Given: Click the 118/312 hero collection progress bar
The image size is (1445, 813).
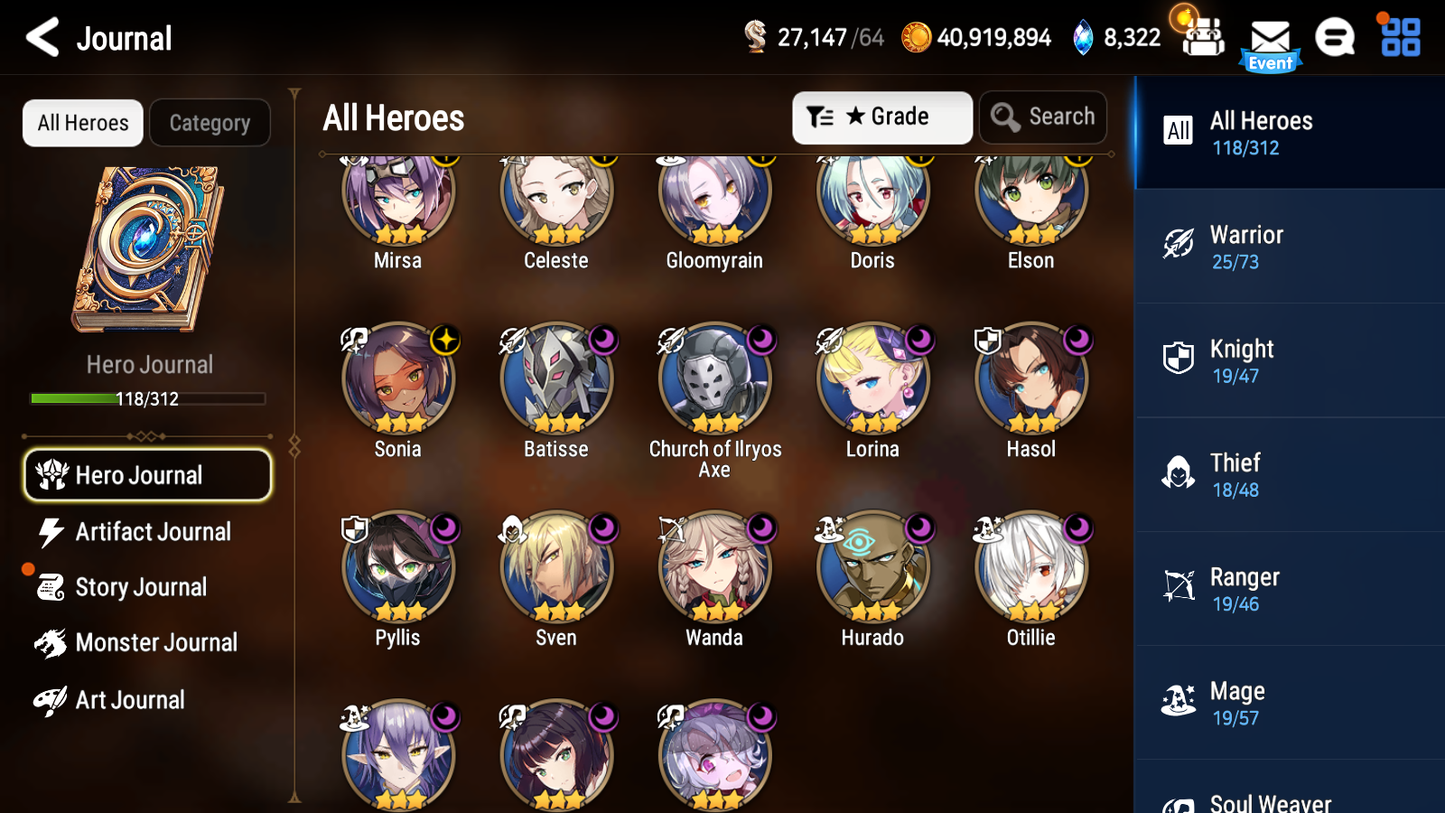Looking at the screenshot, I should click(x=150, y=398).
